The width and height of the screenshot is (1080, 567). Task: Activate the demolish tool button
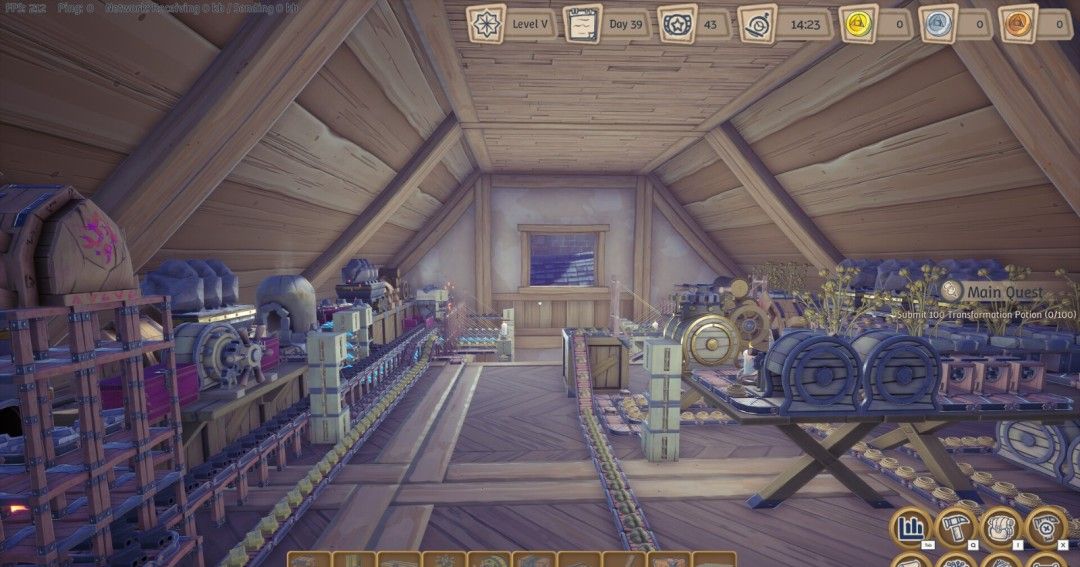tap(1047, 528)
